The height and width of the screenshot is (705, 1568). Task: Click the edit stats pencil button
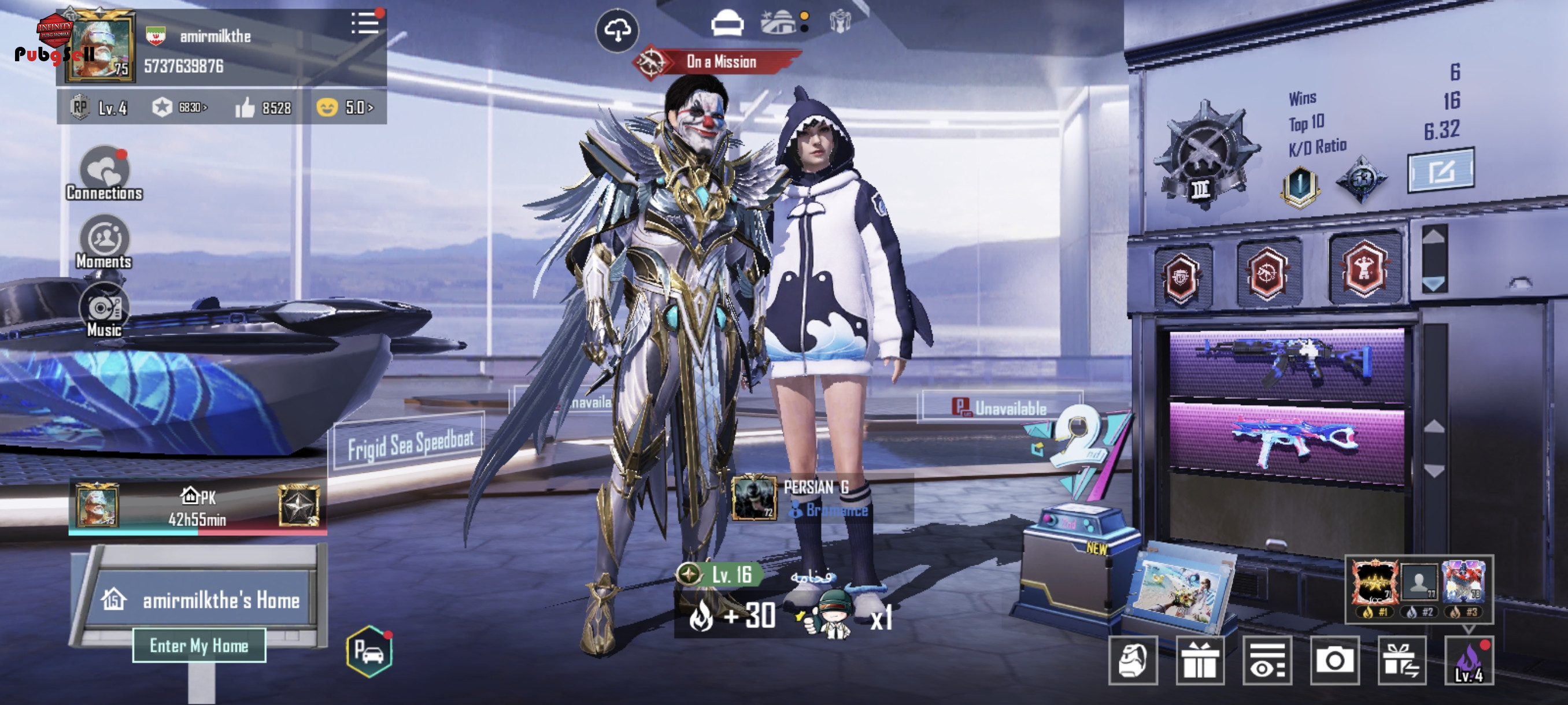click(x=1441, y=171)
